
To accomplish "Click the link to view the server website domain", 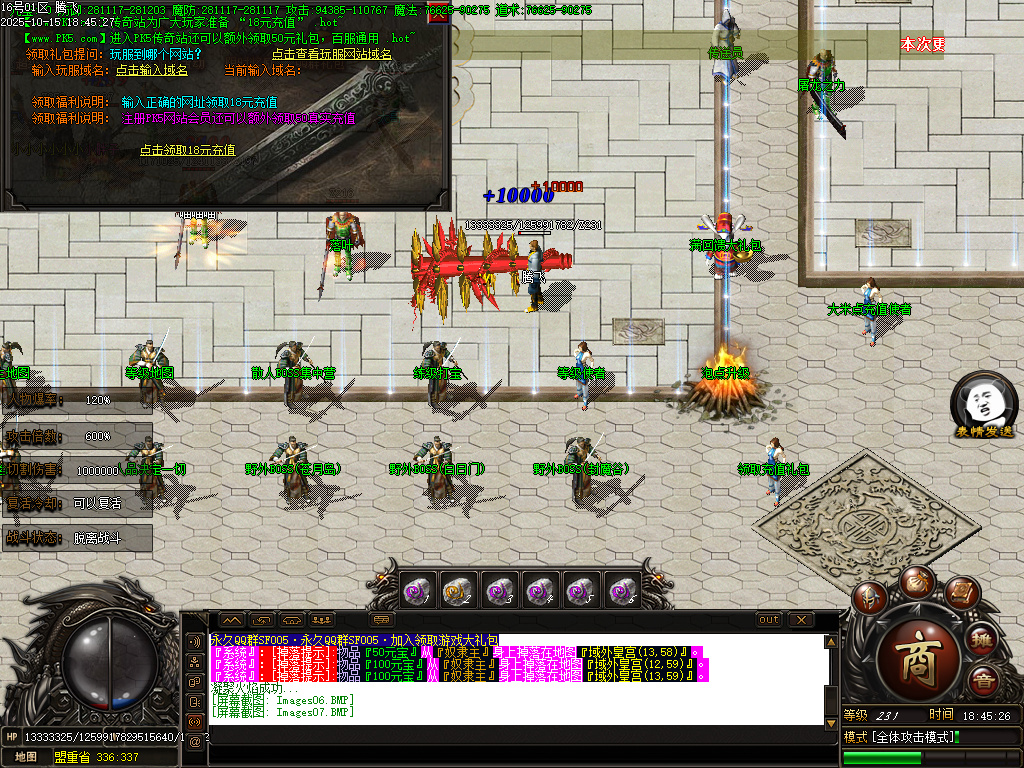I will [333, 54].
